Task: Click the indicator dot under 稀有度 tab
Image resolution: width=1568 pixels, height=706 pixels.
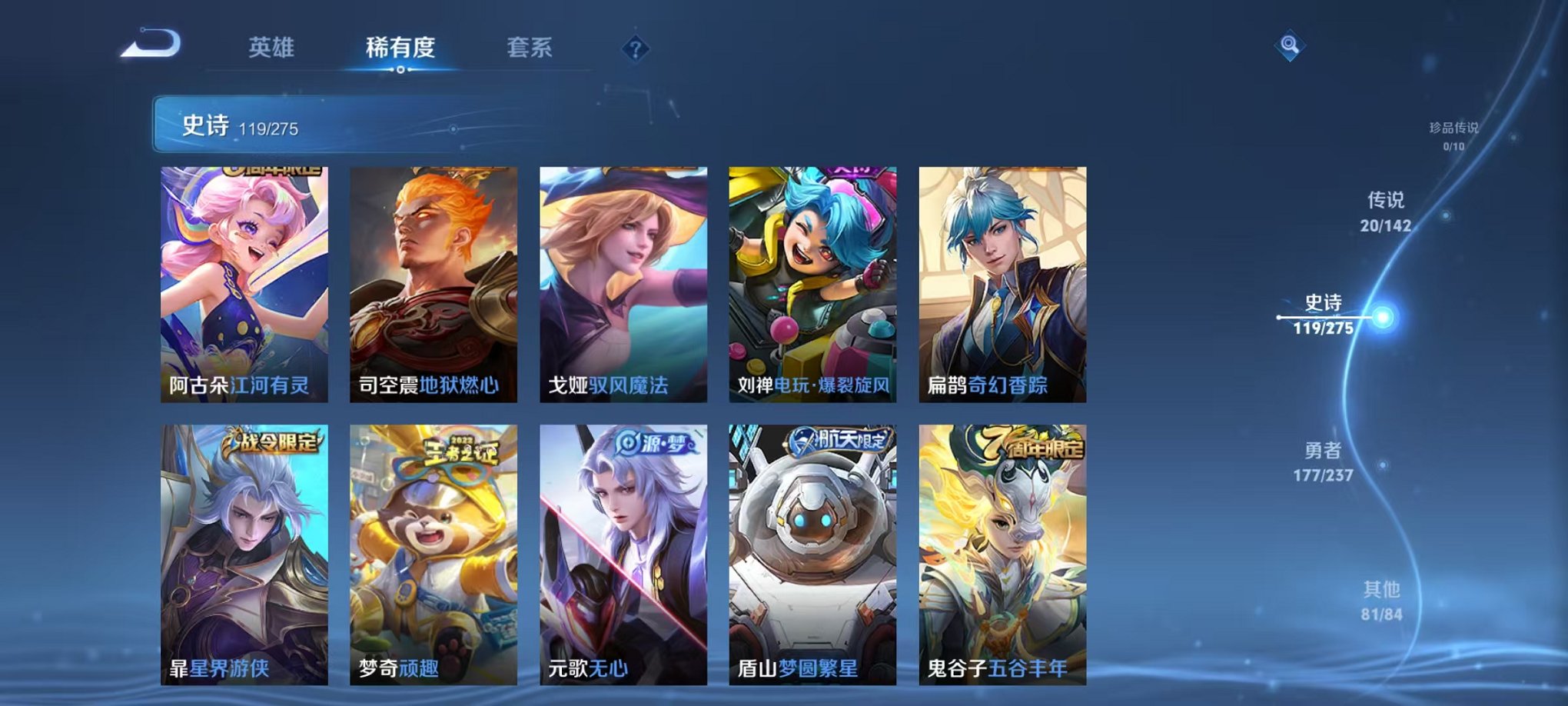Action: (400, 71)
